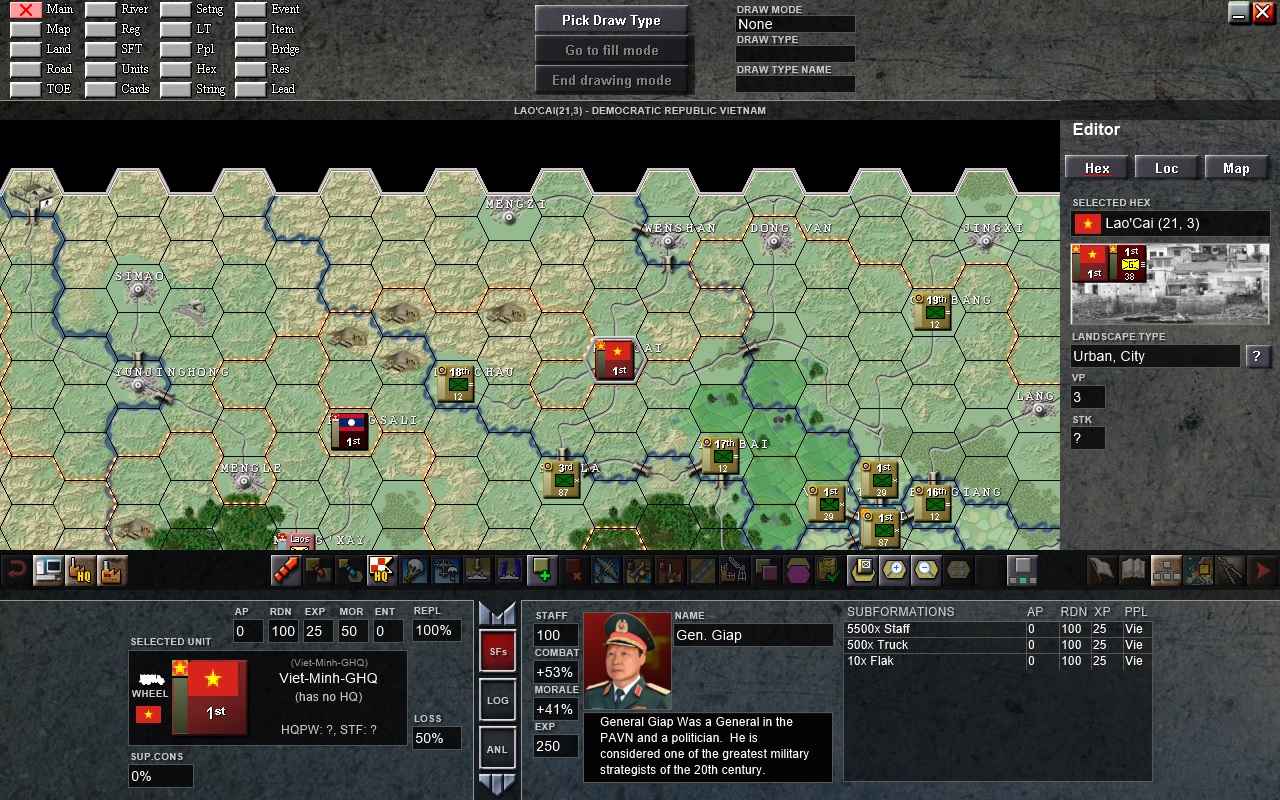
Task: Select the aircraft air-transfer icon
Action: (x=608, y=570)
